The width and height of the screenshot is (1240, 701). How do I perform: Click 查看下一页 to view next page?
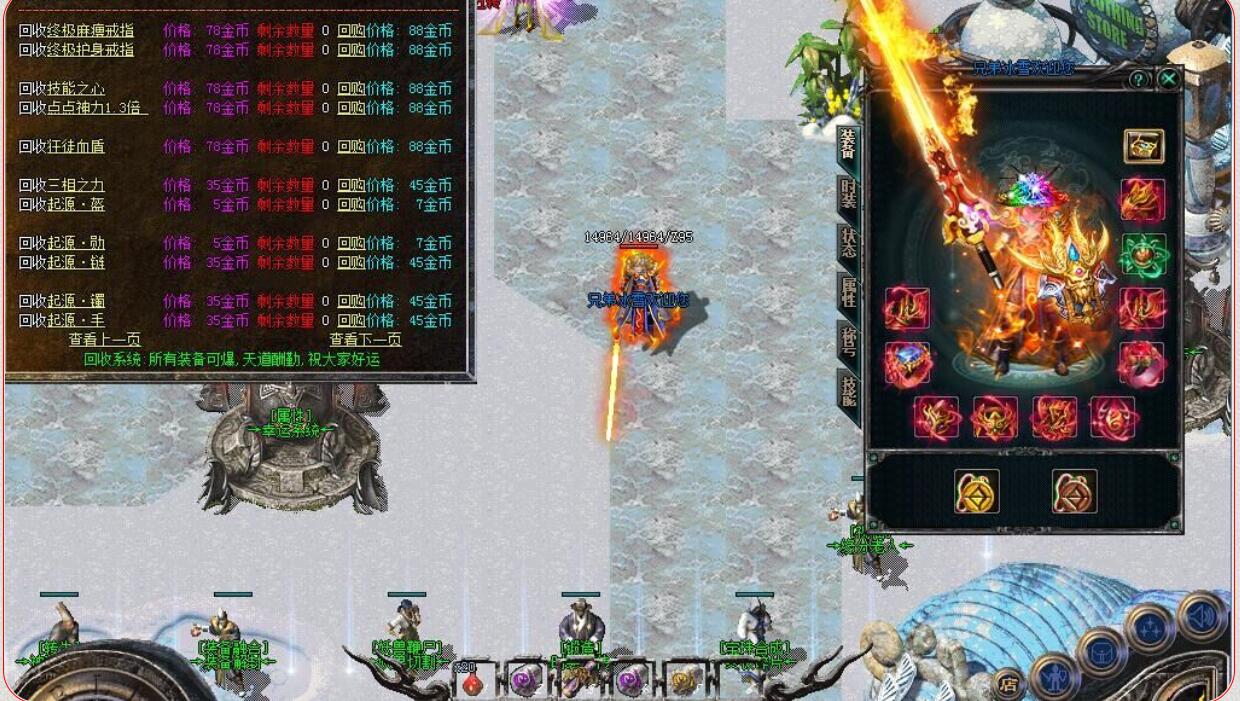click(x=365, y=339)
